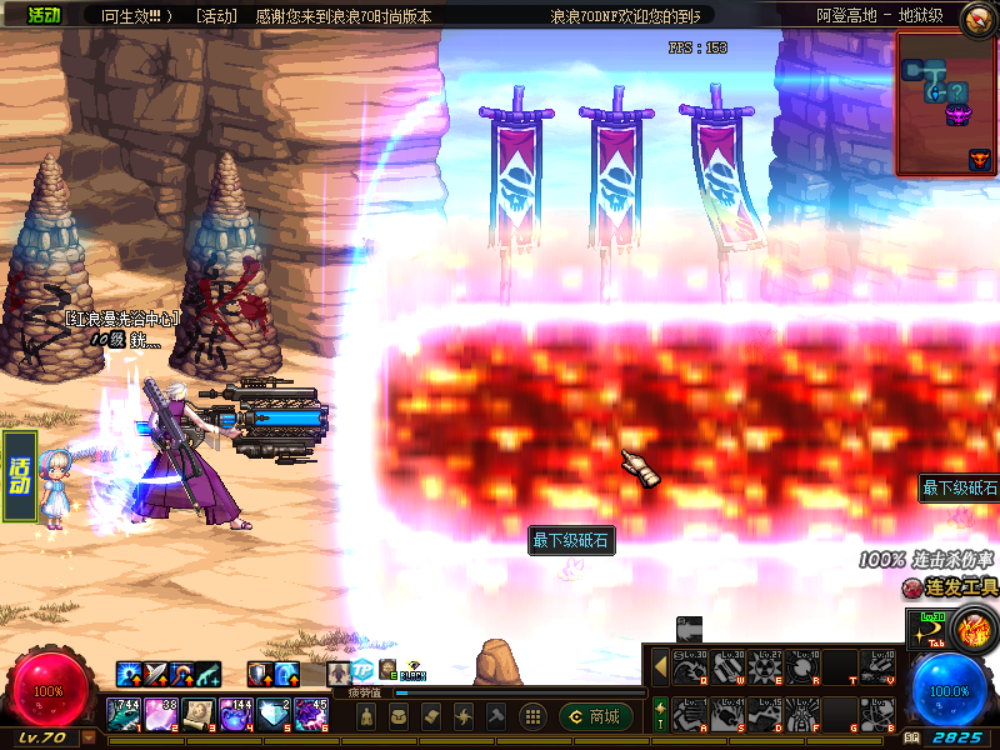Click the dungeon minimap
The height and width of the screenshot is (750, 1000).
click(944, 102)
